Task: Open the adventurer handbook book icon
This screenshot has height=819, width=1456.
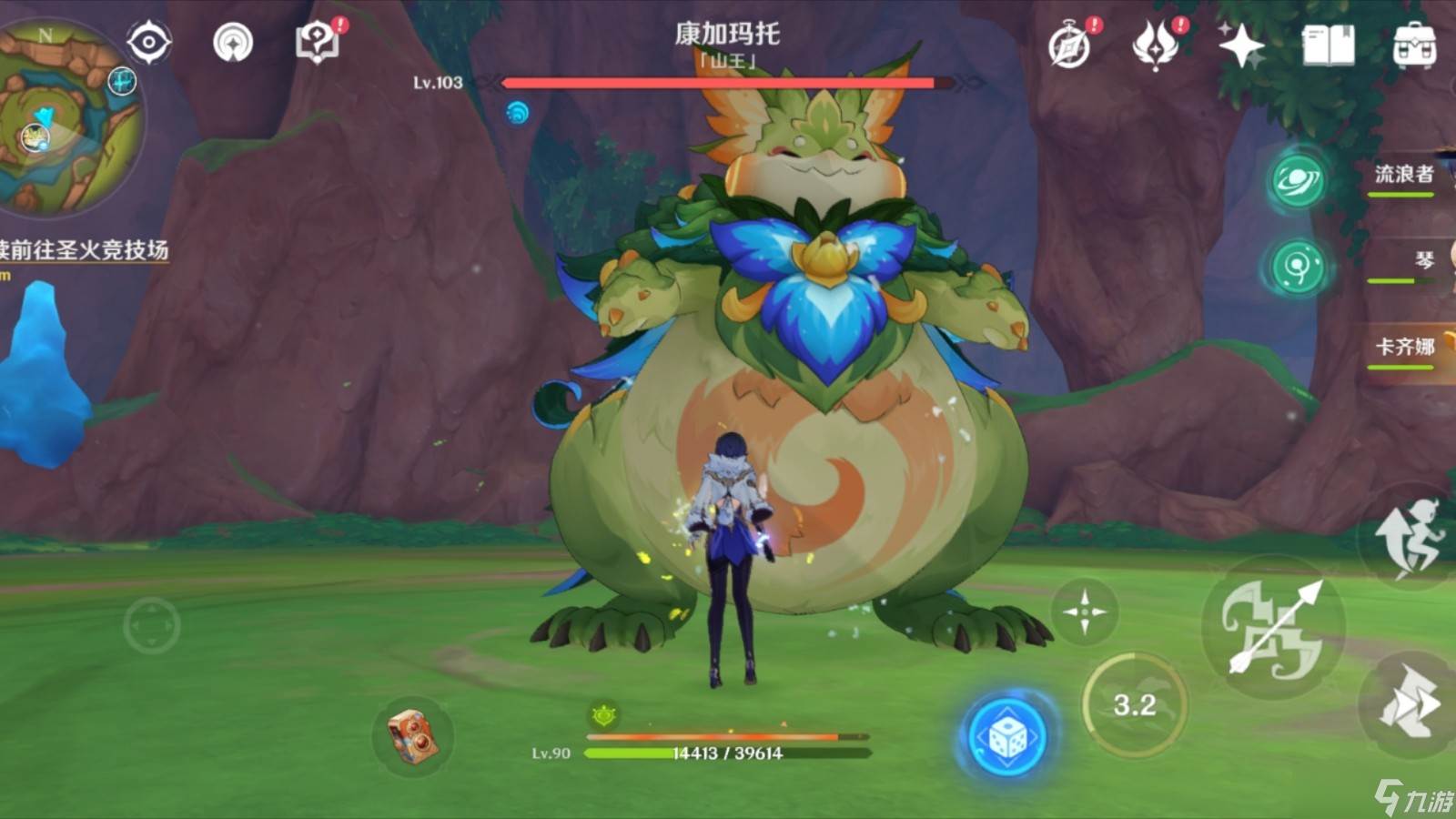Action: (x=1328, y=45)
